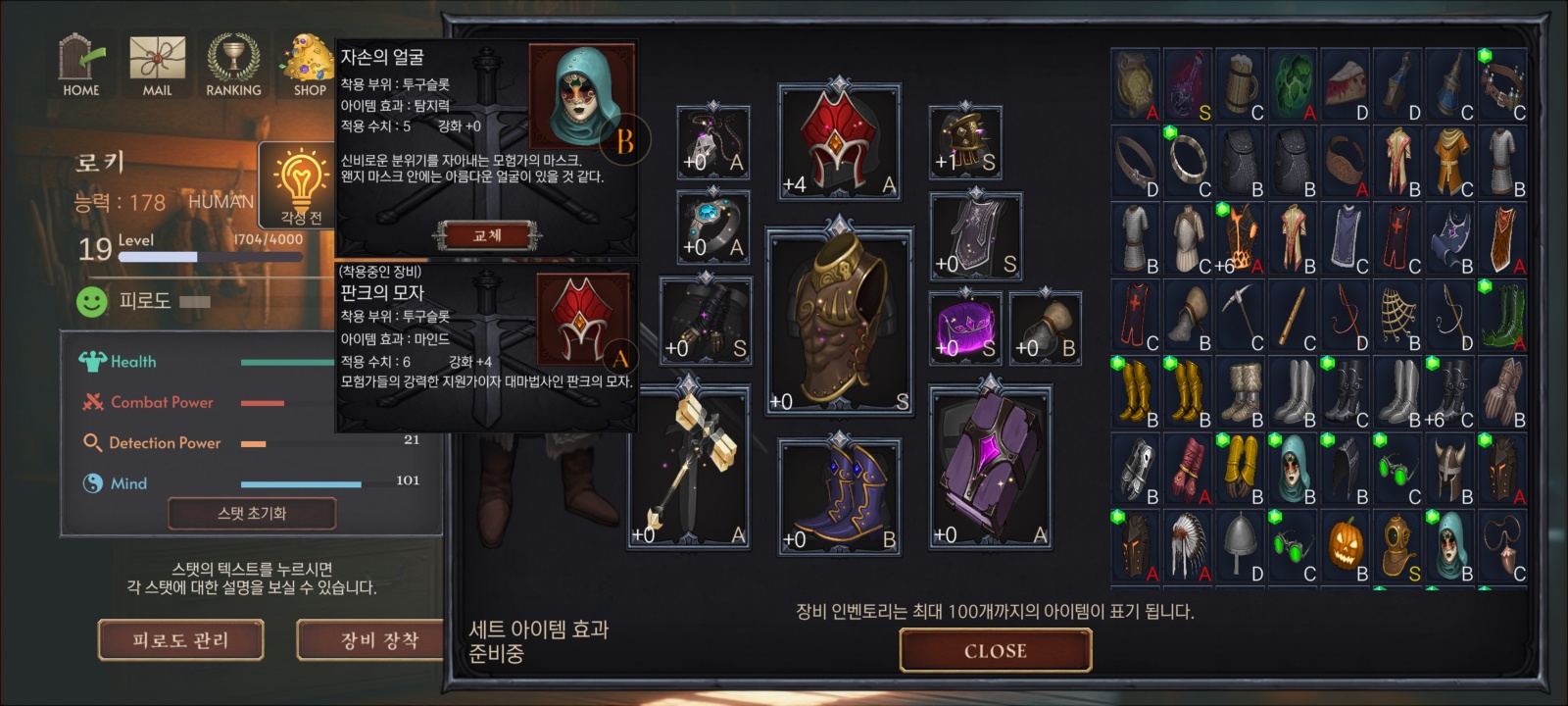Select the pickaxe in the inventory
1568x706 pixels.
[x=1241, y=317]
